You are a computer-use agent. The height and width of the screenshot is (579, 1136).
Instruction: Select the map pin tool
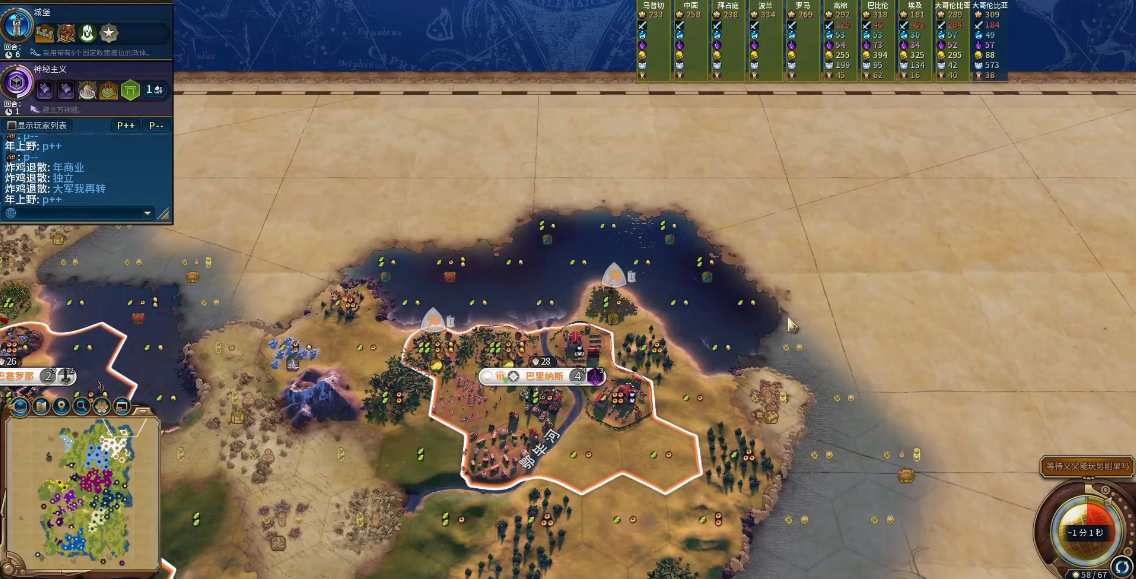[61, 406]
